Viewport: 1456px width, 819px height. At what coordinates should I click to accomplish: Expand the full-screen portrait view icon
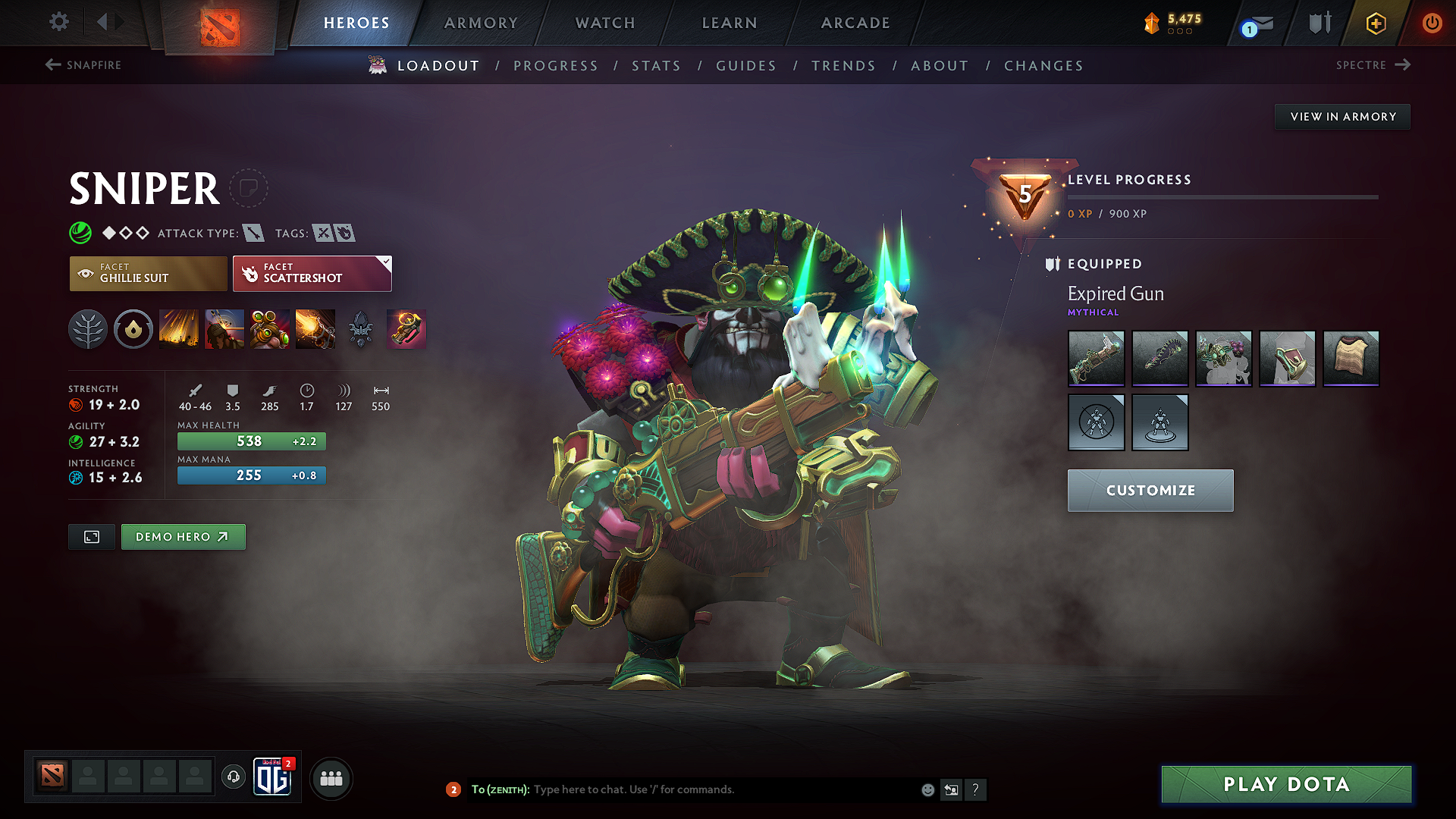click(91, 536)
